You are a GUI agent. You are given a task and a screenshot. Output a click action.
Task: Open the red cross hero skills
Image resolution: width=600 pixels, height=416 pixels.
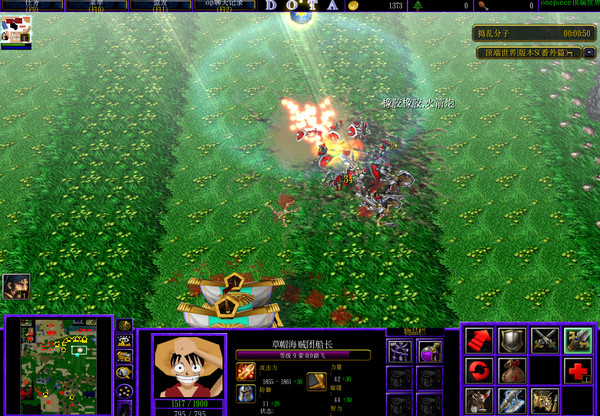coord(577,371)
